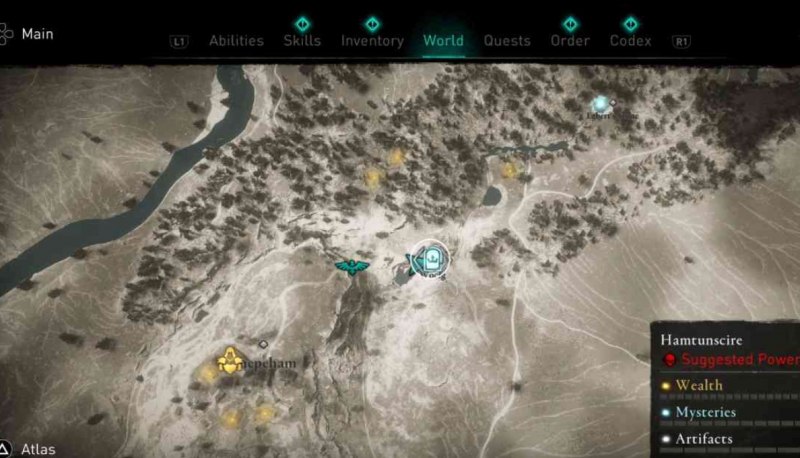Viewport: 800px width, 458px height.
Task: Select the World map tab
Action: (443, 41)
